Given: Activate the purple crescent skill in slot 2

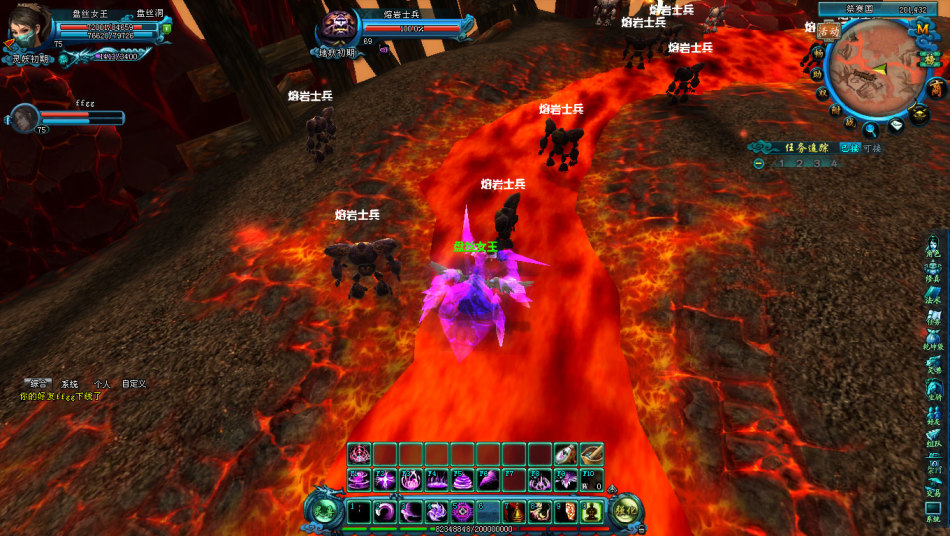Looking at the screenshot, I should coord(385,512).
